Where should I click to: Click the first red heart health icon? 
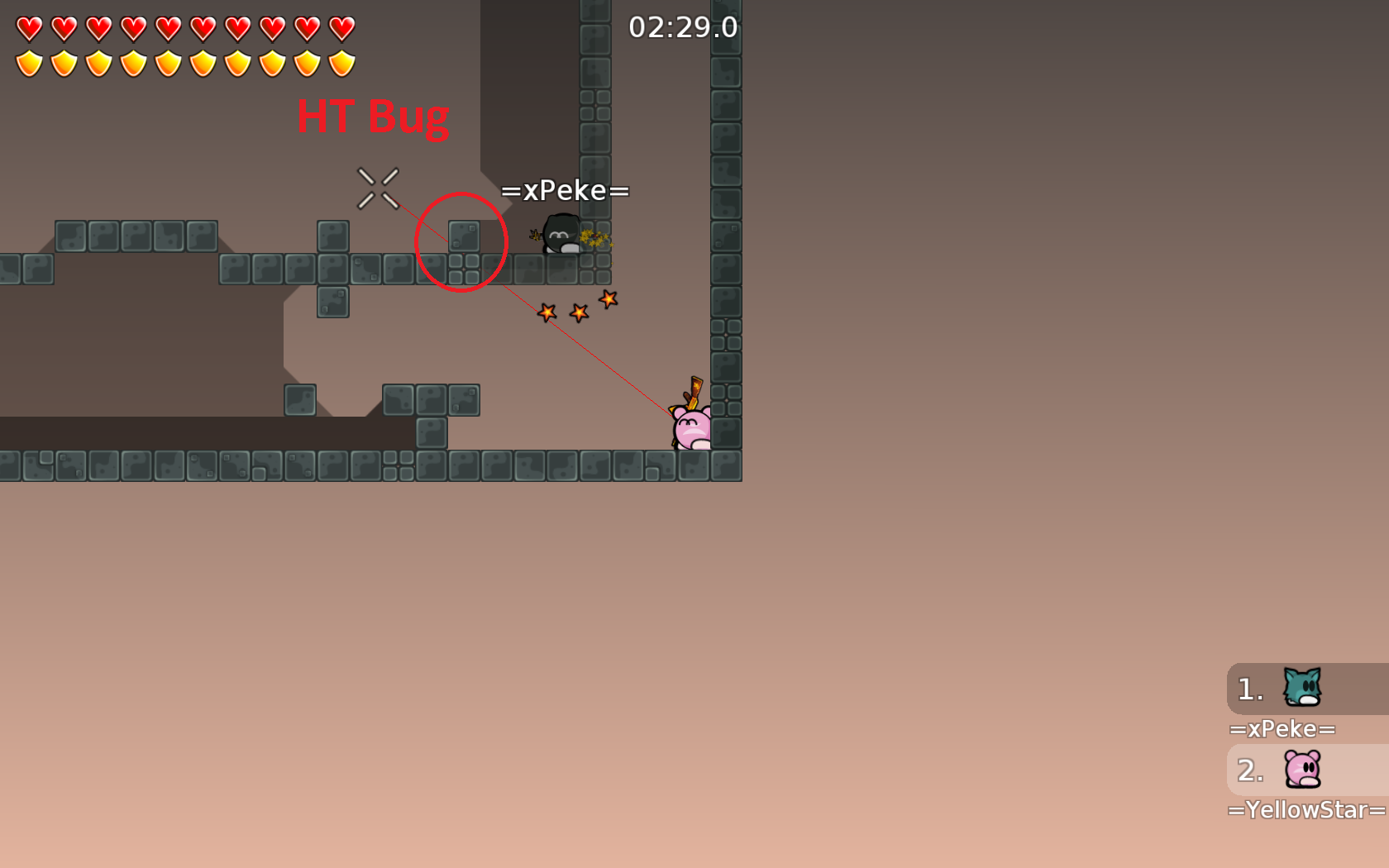click(x=30, y=27)
